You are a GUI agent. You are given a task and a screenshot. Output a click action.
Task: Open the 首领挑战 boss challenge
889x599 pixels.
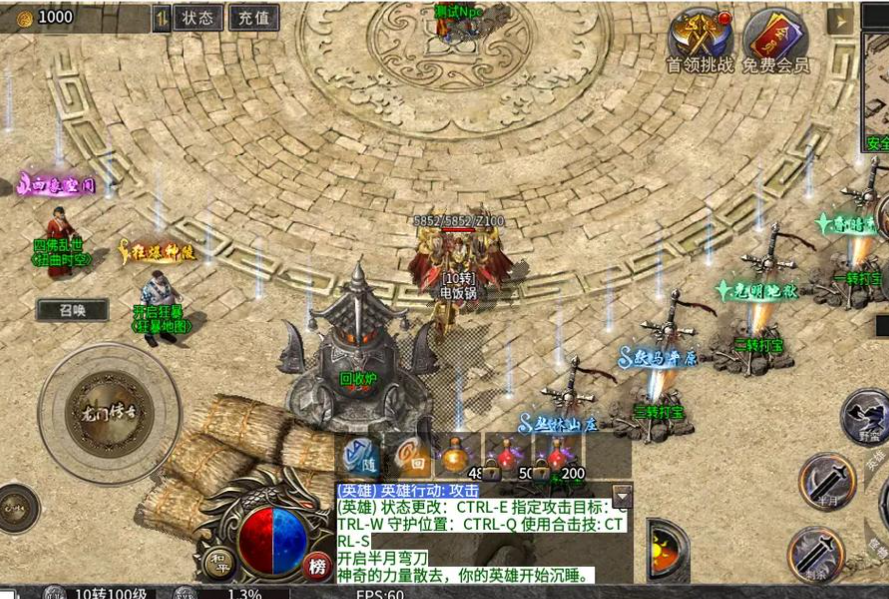coord(699,40)
